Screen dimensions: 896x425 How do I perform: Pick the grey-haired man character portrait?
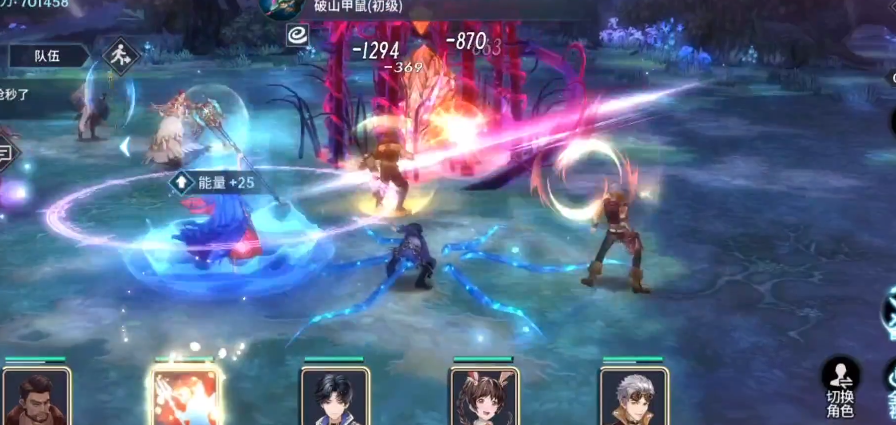point(634,398)
